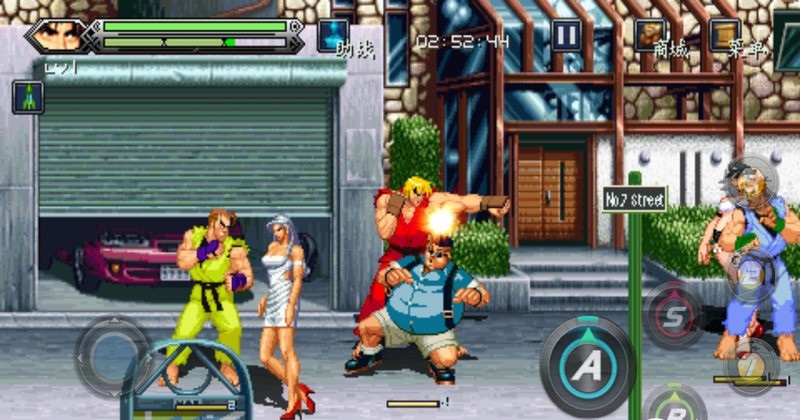Tap the green rocket icon under the portrait
This screenshot has height=420, width=800.
pos(27,97)
